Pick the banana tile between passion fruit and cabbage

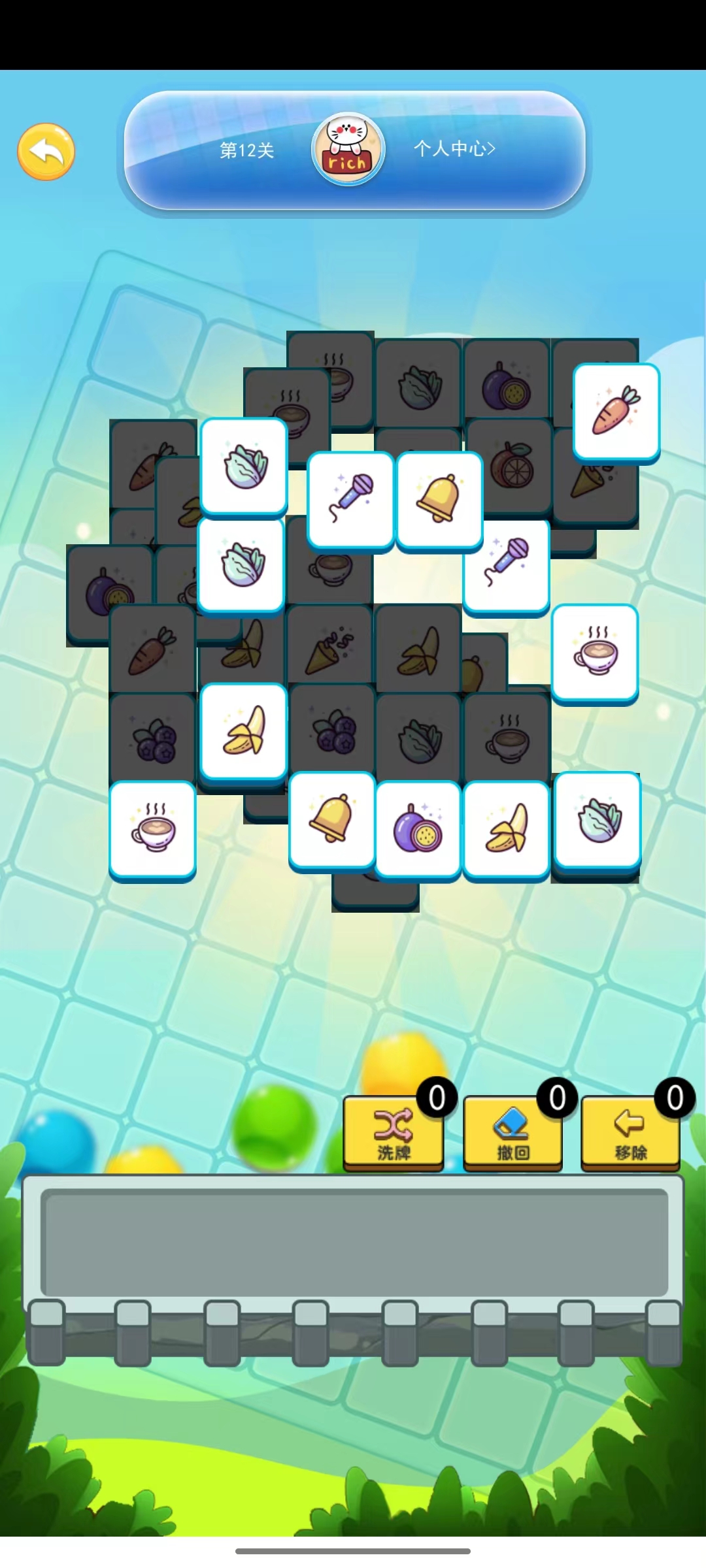pyautogui.click(x=506, y=828)
